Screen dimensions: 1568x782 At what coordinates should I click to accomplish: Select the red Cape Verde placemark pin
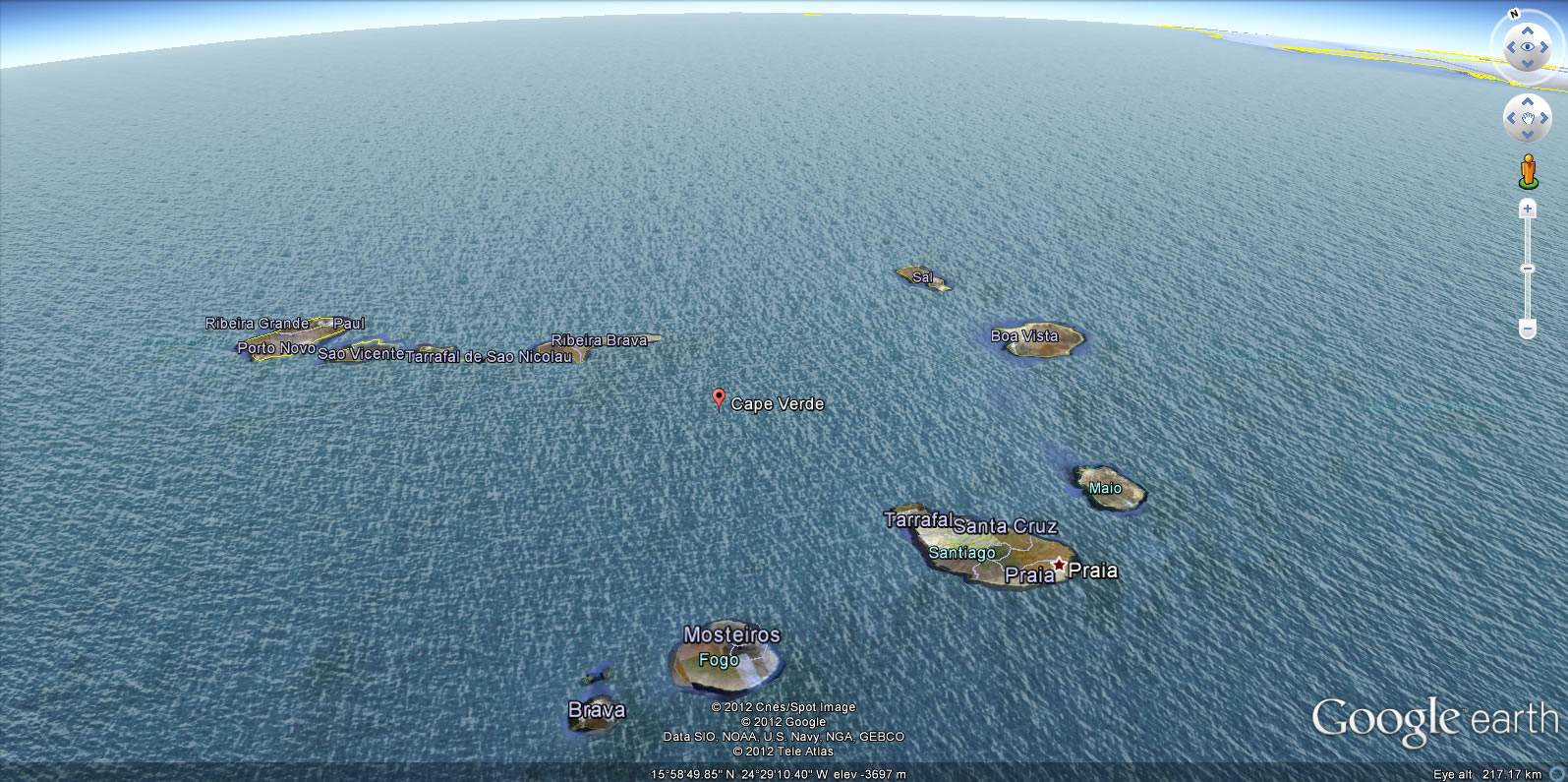click(x=719, y=397)
